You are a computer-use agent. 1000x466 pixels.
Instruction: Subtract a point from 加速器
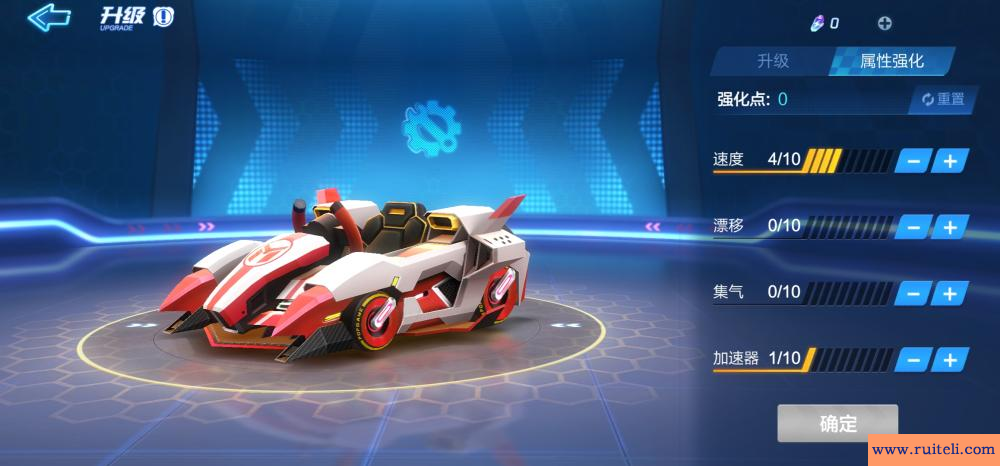[x=913, y=359]
